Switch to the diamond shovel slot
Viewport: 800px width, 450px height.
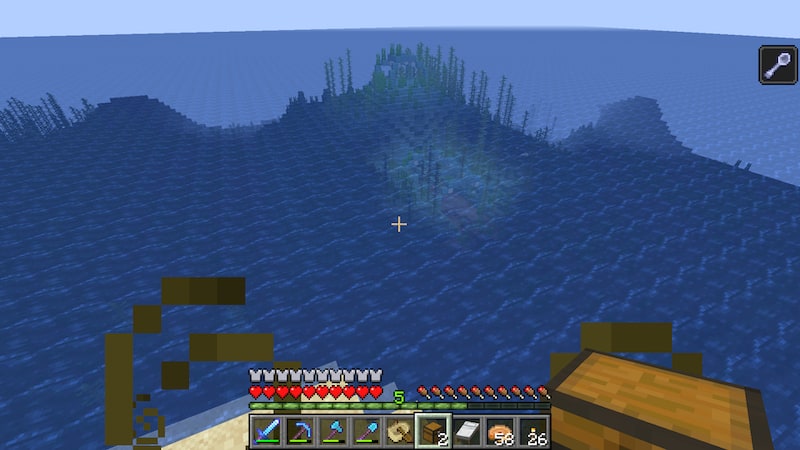366,431
